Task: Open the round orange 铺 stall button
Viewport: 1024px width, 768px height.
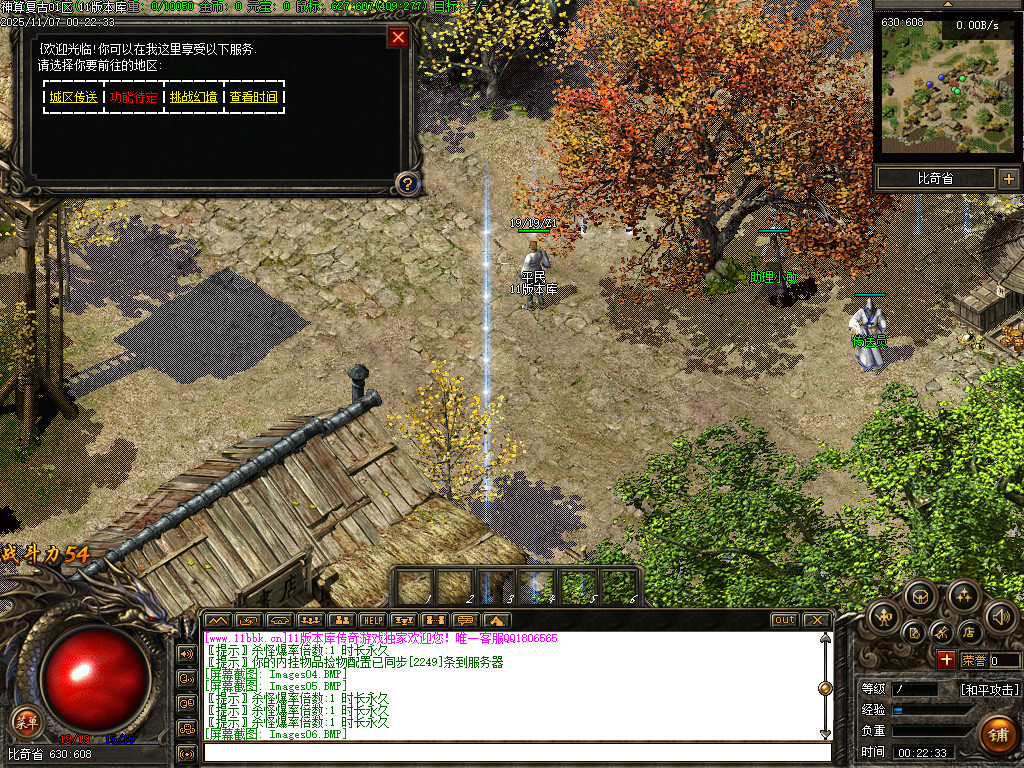Action: point(997,735)
